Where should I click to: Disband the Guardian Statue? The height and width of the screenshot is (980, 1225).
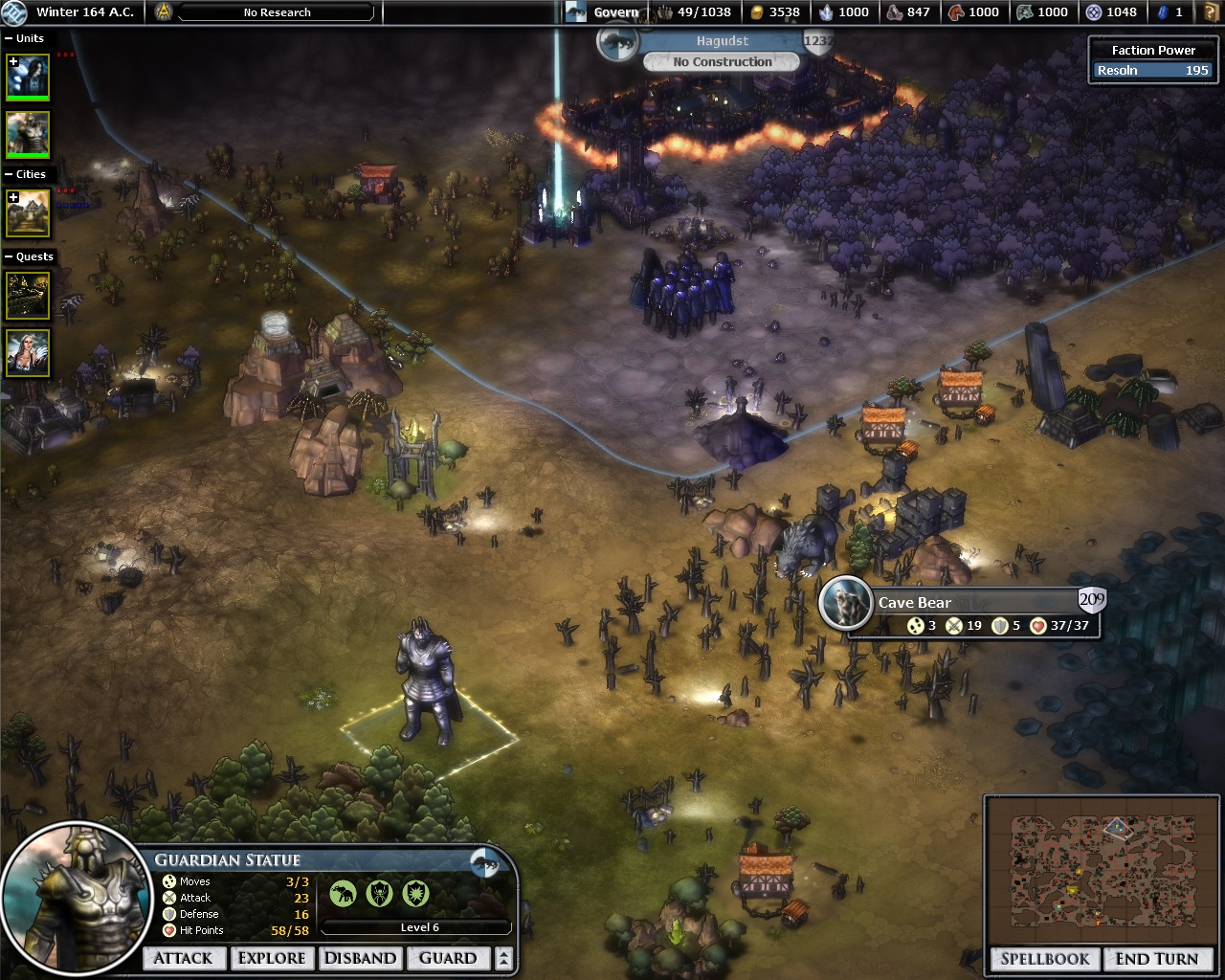pyautogui.click(x=360, y=958)
